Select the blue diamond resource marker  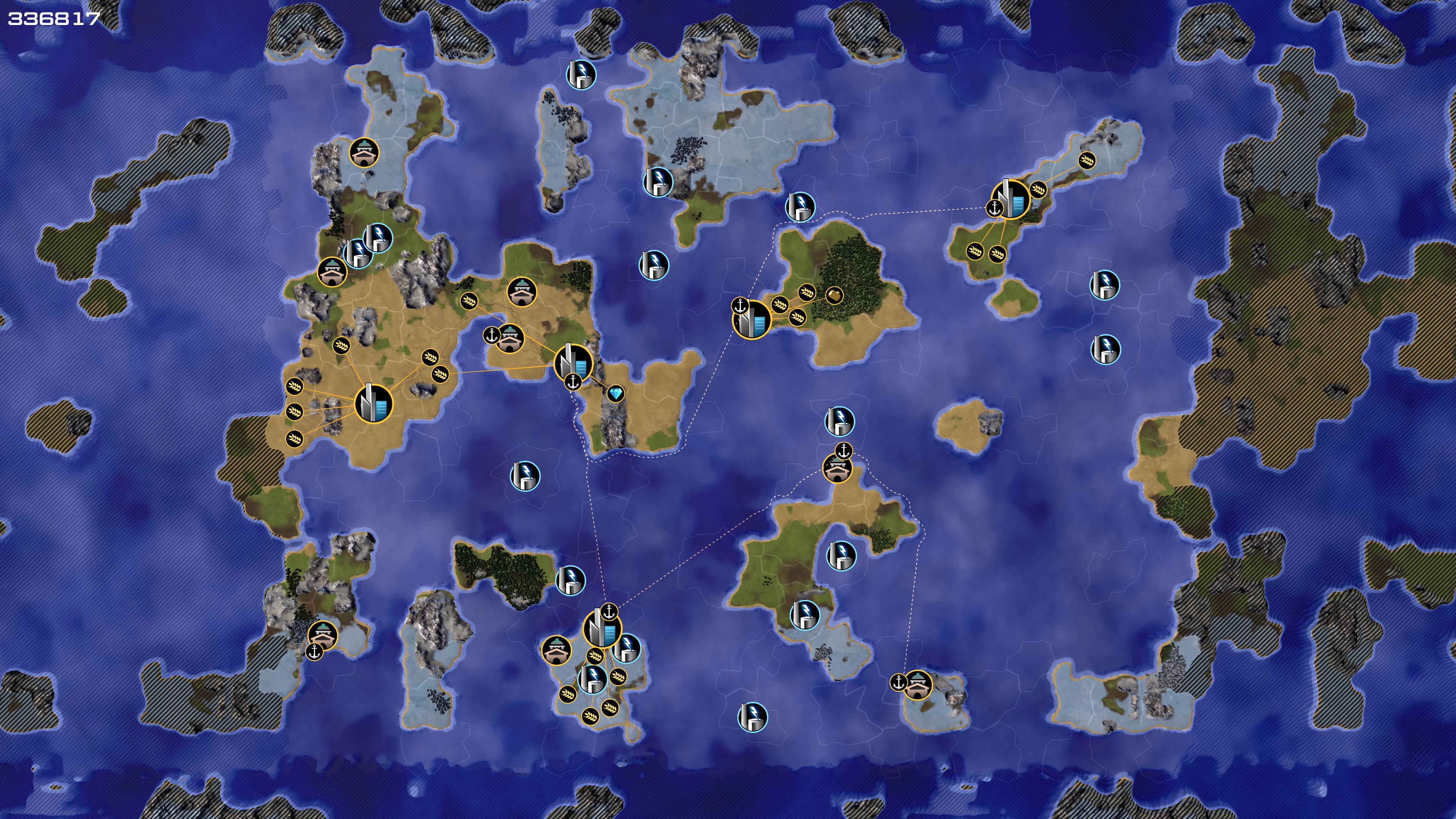[x=615, y=394]
